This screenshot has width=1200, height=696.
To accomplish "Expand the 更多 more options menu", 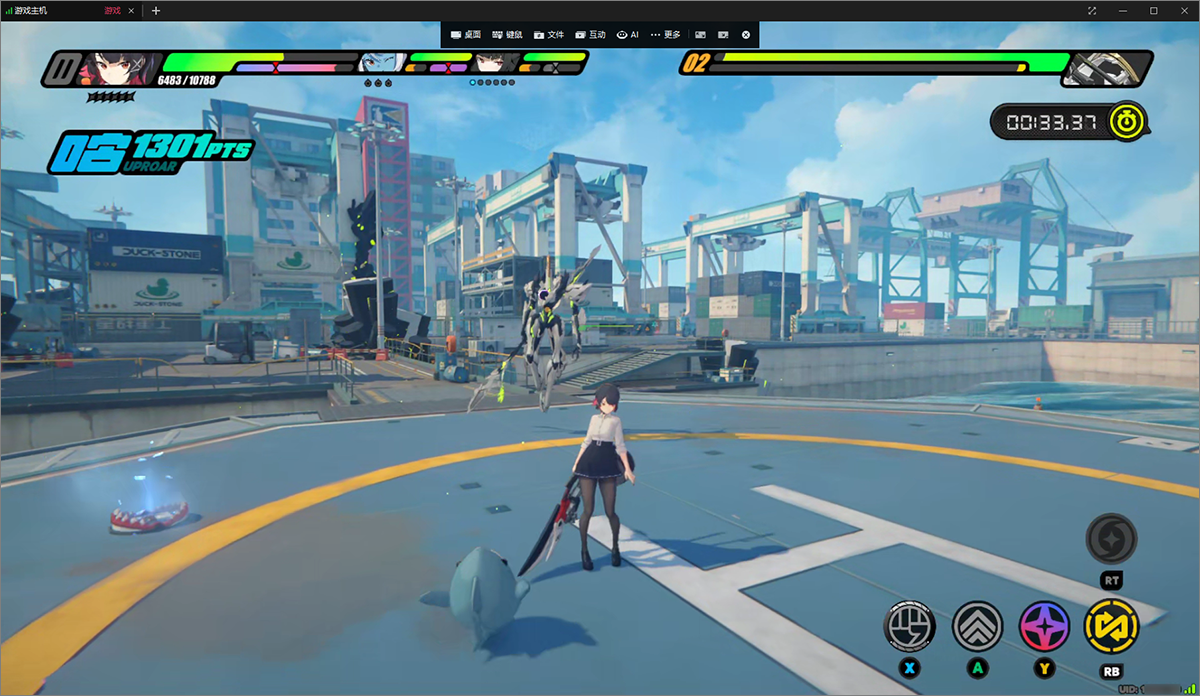I will coord(665,35).
